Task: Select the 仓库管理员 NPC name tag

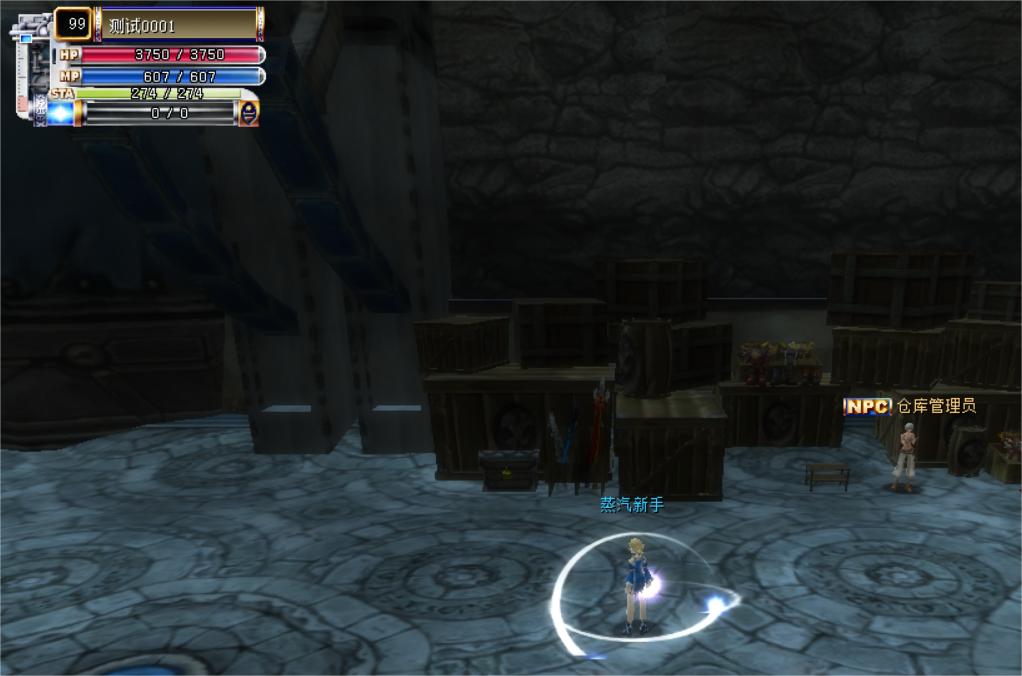Action: (x=910, y=406)
